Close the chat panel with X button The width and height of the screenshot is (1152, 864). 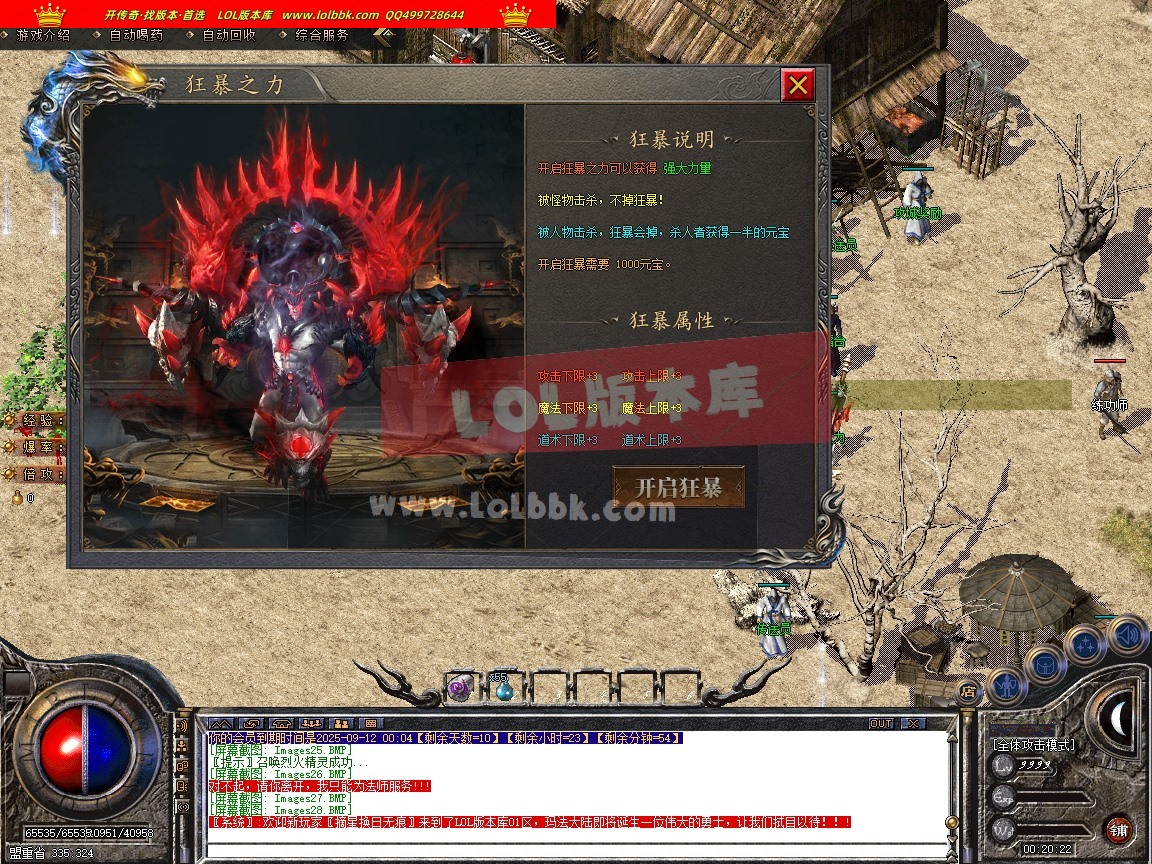913,723
